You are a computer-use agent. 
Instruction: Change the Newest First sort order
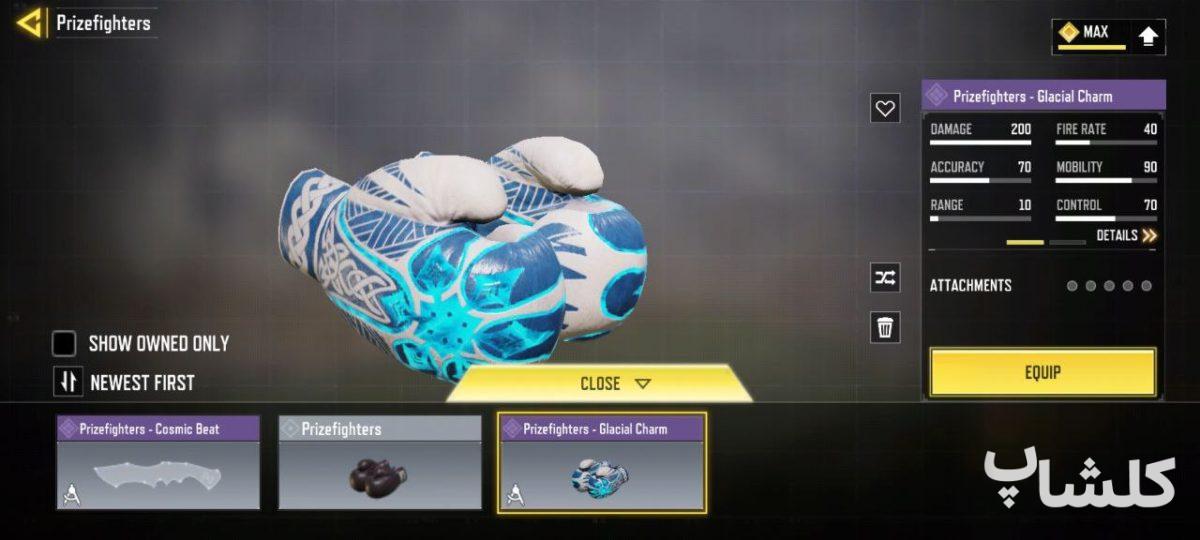(66, 381)
